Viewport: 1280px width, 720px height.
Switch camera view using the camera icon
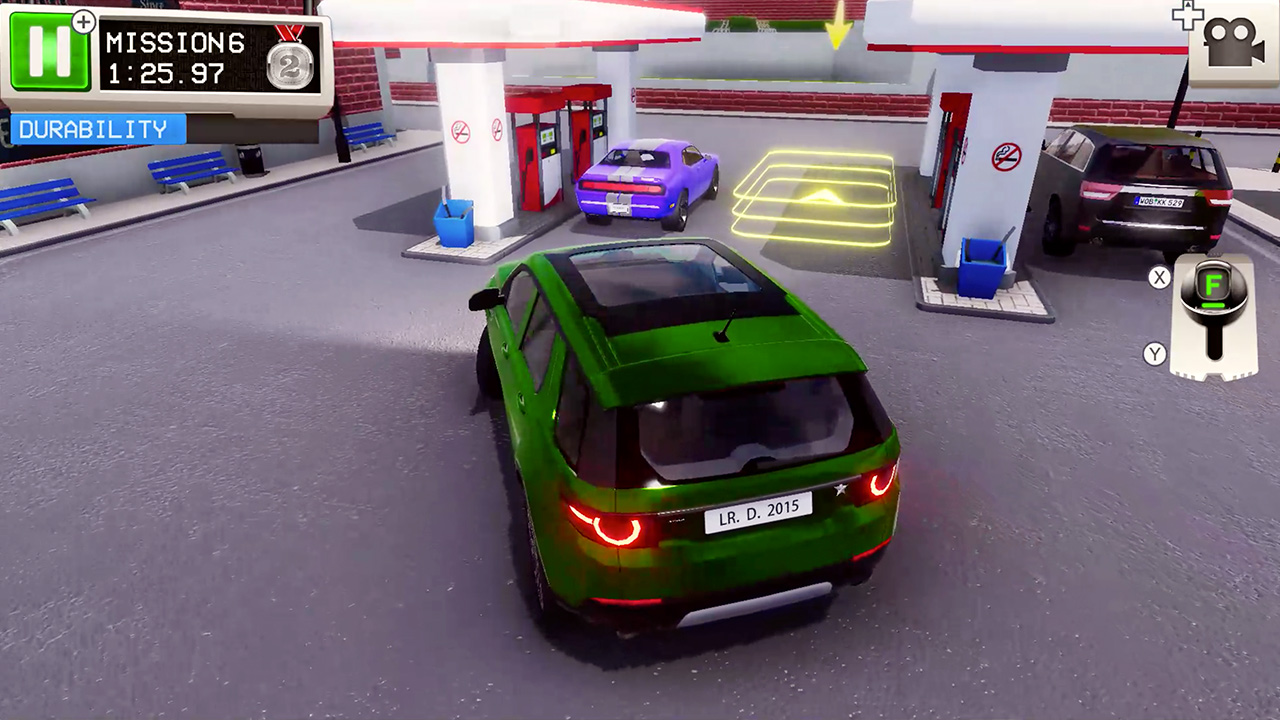tap(1236, 44)
